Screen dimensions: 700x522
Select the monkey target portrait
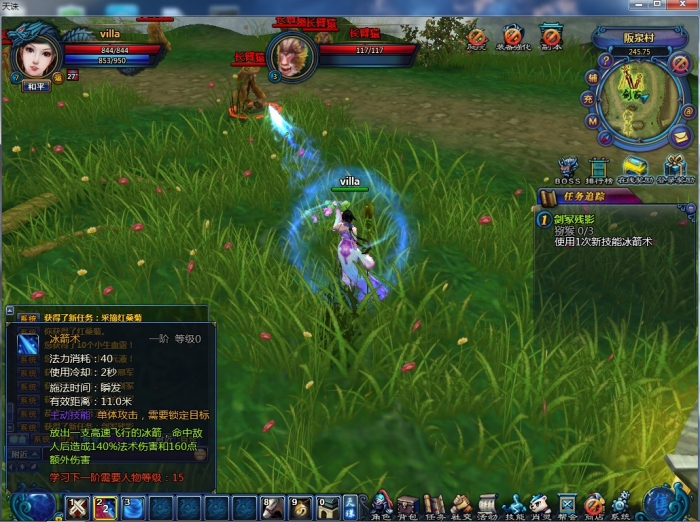(x=293, y=53)
